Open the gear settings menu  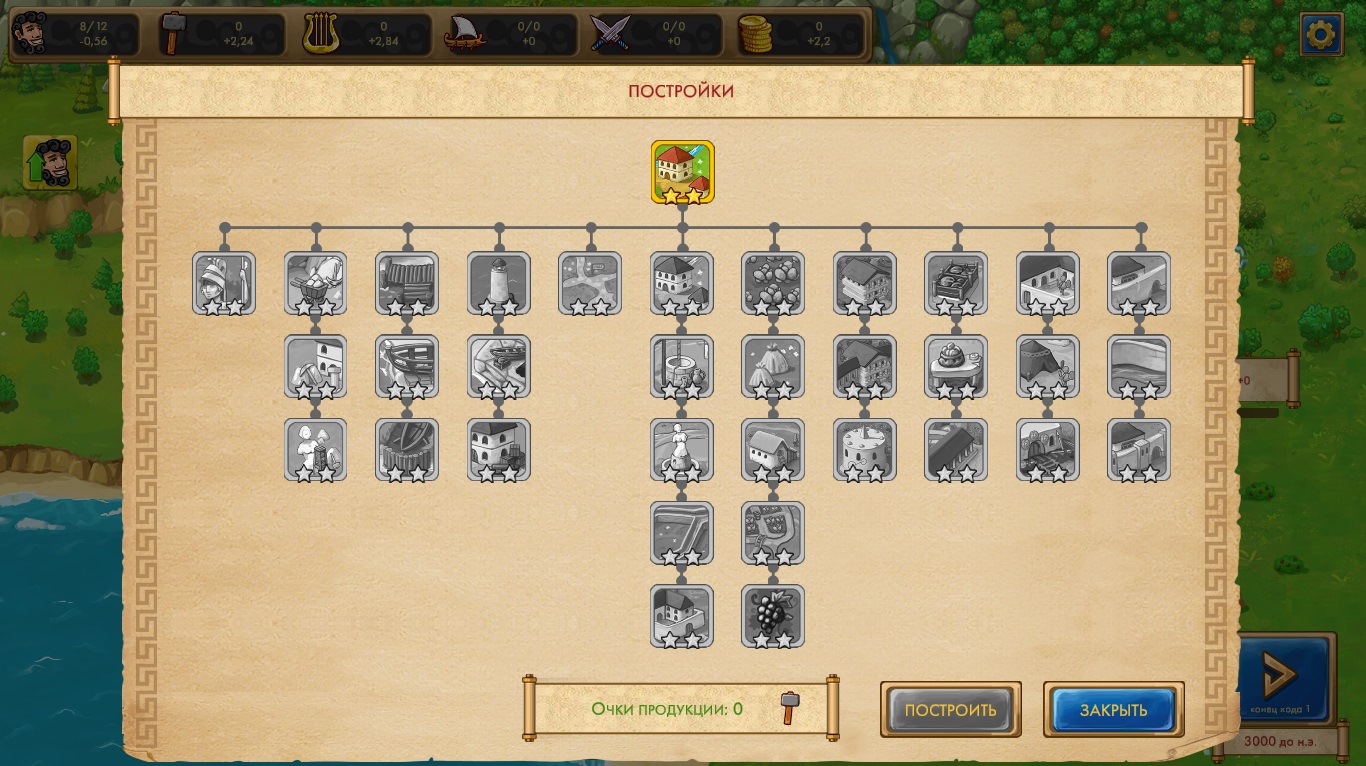pos(1321,35)
